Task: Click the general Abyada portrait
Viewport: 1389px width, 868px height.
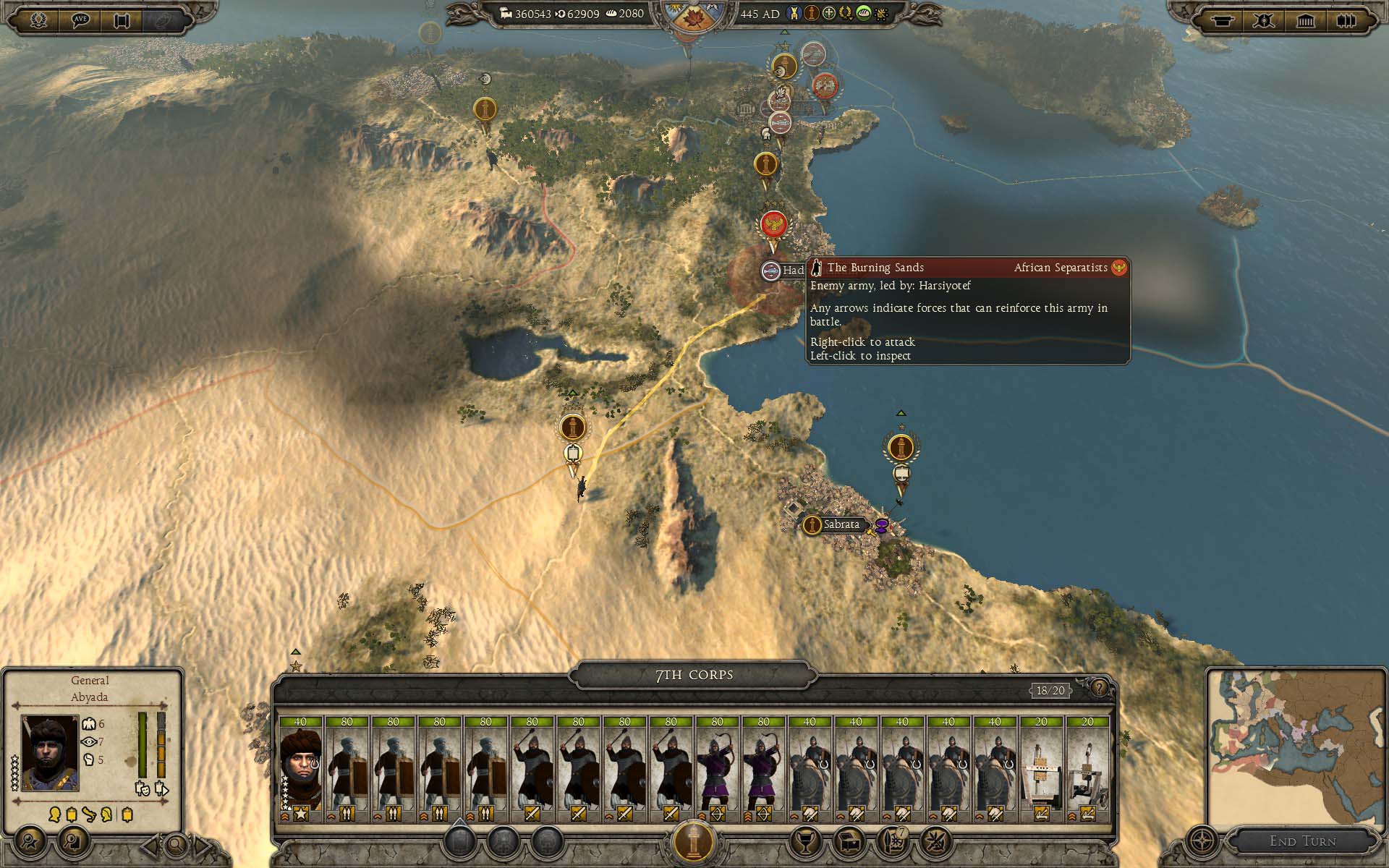Action: tap(50, 753)
